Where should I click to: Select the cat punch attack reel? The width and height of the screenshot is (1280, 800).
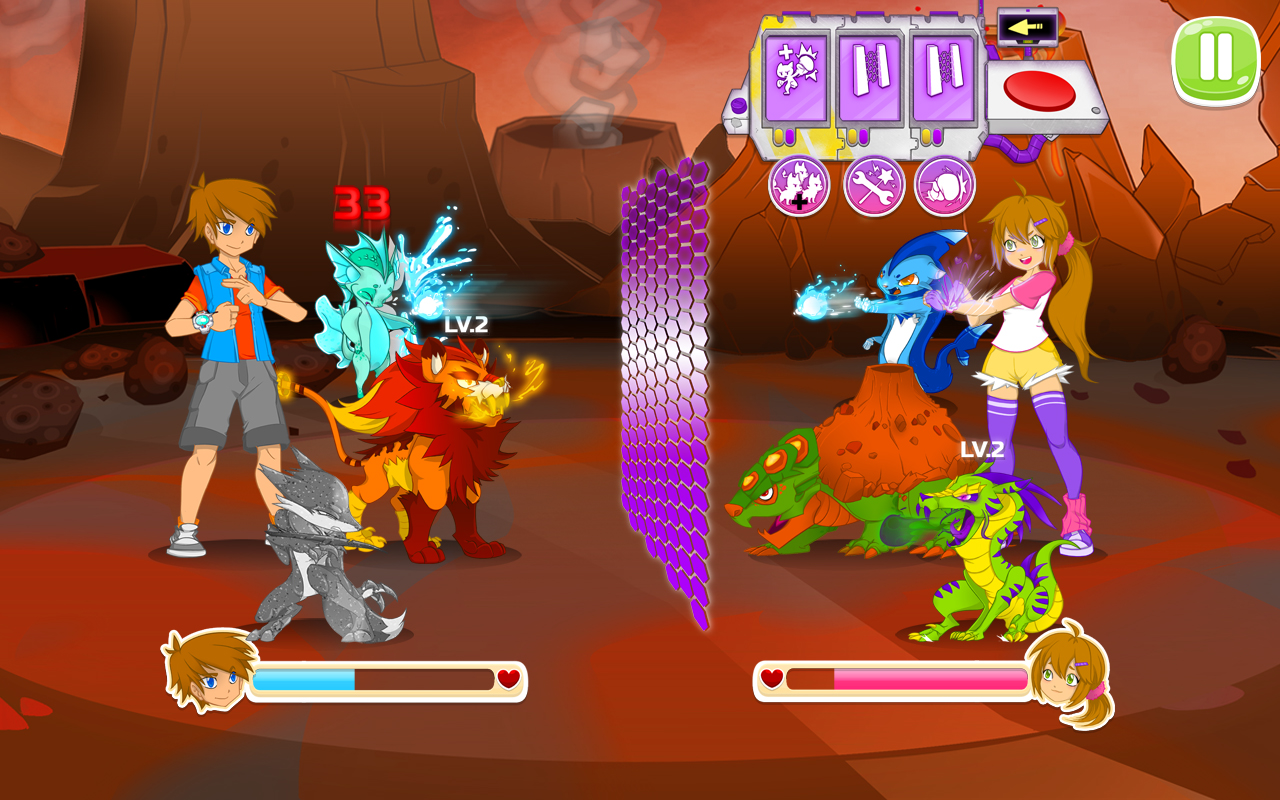click(796, 80)
